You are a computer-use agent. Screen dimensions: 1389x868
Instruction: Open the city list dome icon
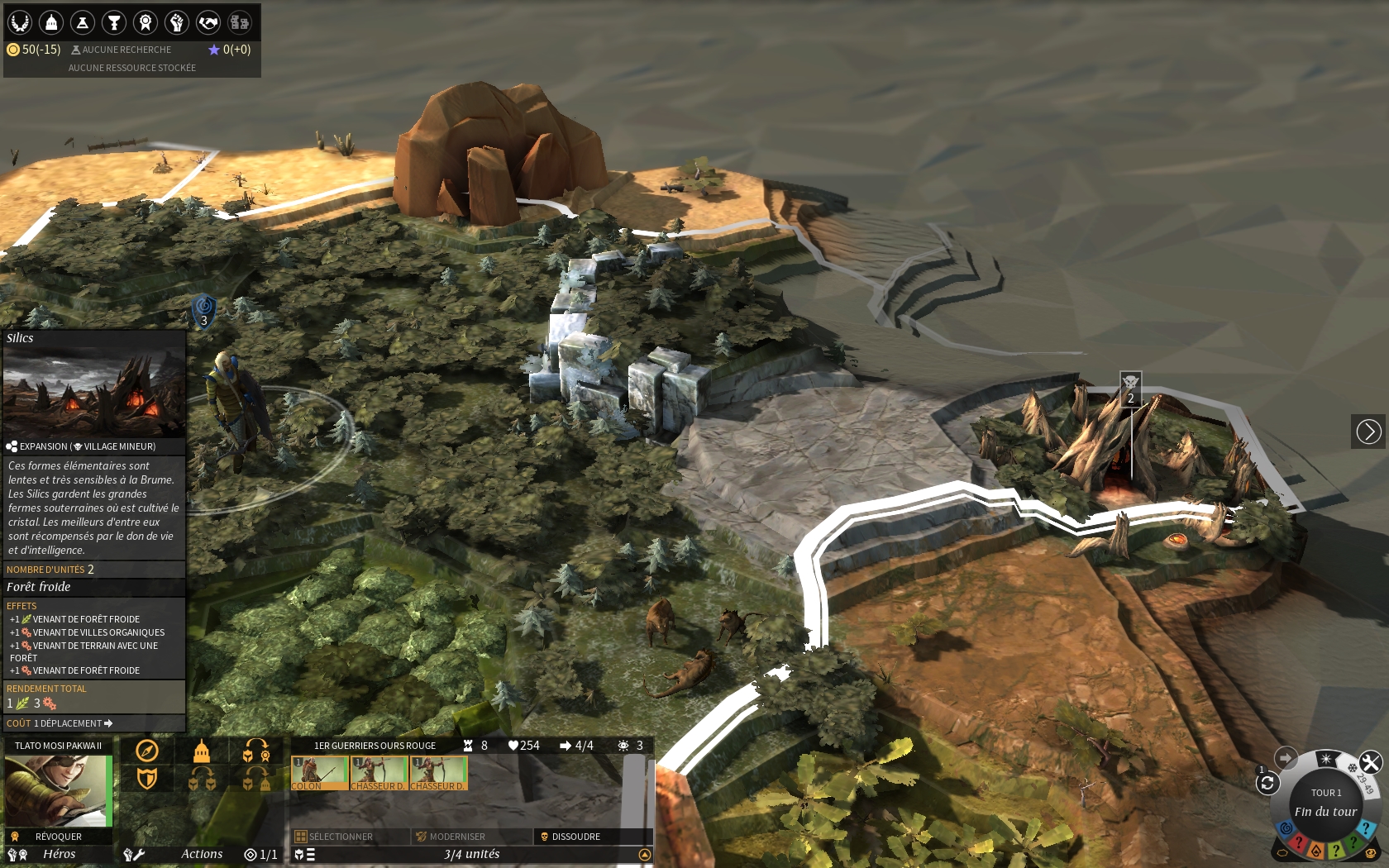click(51, 22)
